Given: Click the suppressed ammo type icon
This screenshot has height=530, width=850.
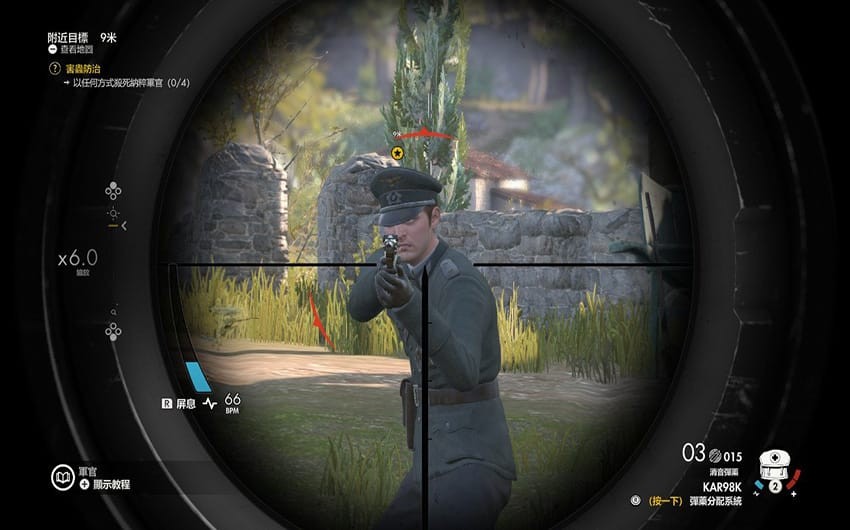Looking at the screenshot, I should pos(716,454).
